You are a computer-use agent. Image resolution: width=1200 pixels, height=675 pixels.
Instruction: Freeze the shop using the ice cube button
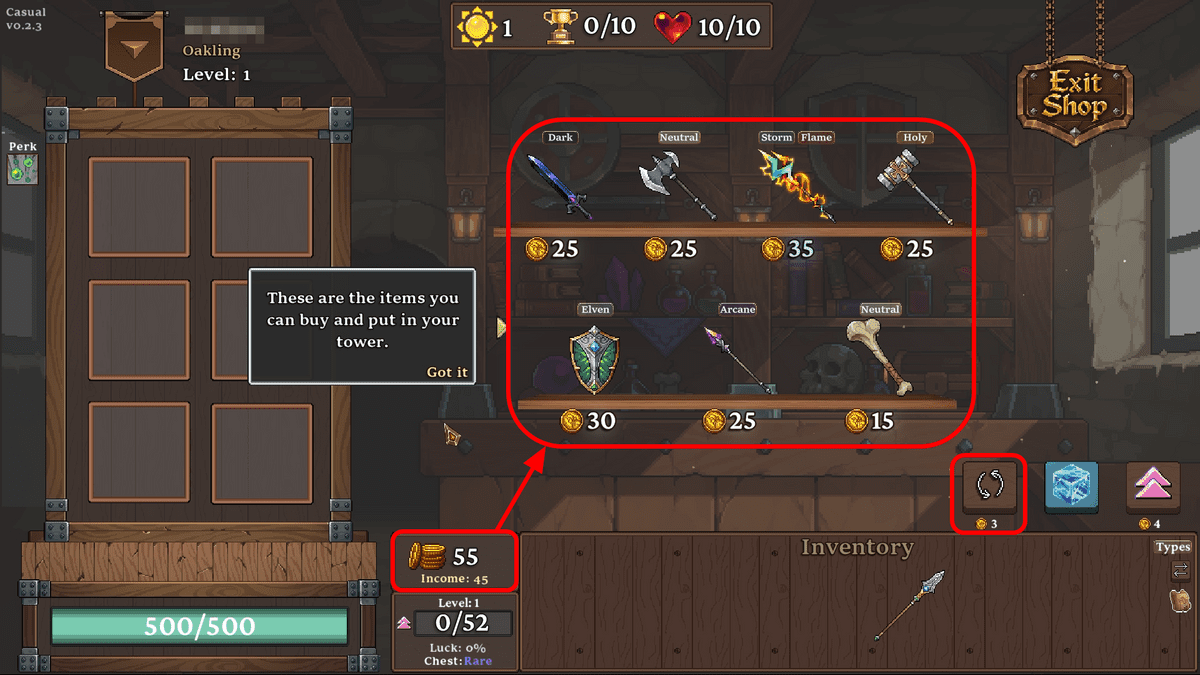tap(1071, 487)
